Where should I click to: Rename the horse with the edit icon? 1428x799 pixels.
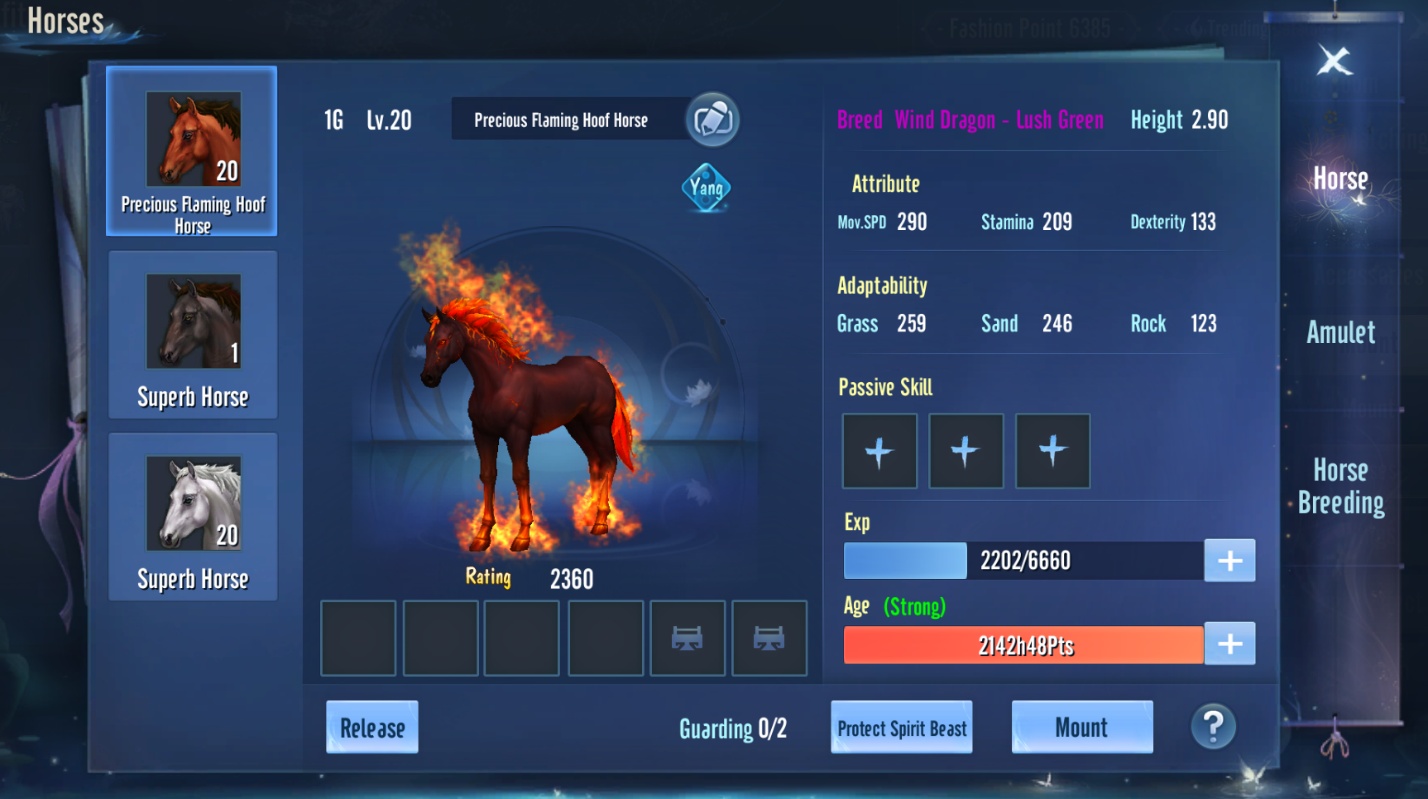point(712,120)
